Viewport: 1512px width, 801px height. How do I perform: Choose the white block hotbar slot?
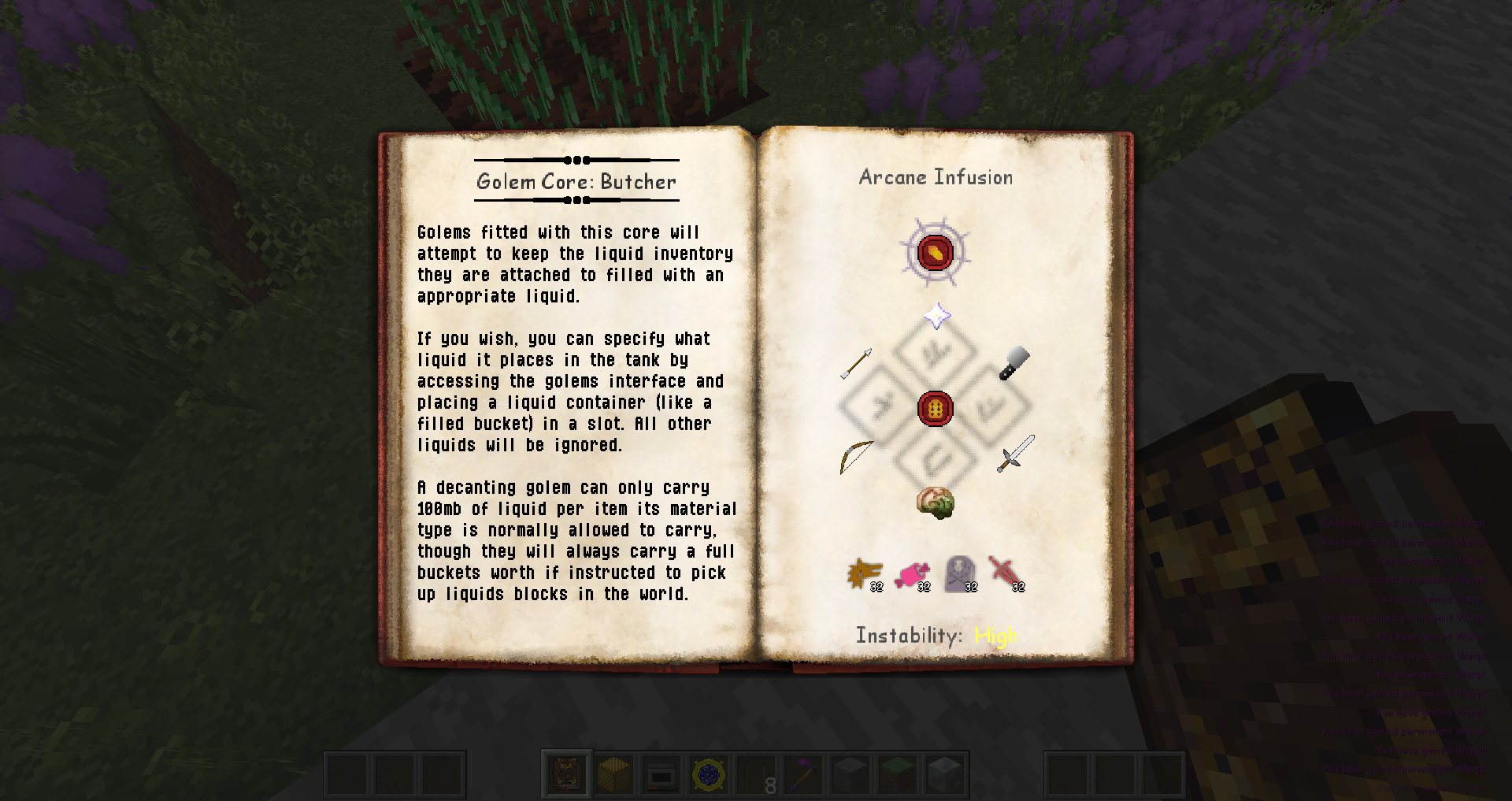click(x=945, y=775)
